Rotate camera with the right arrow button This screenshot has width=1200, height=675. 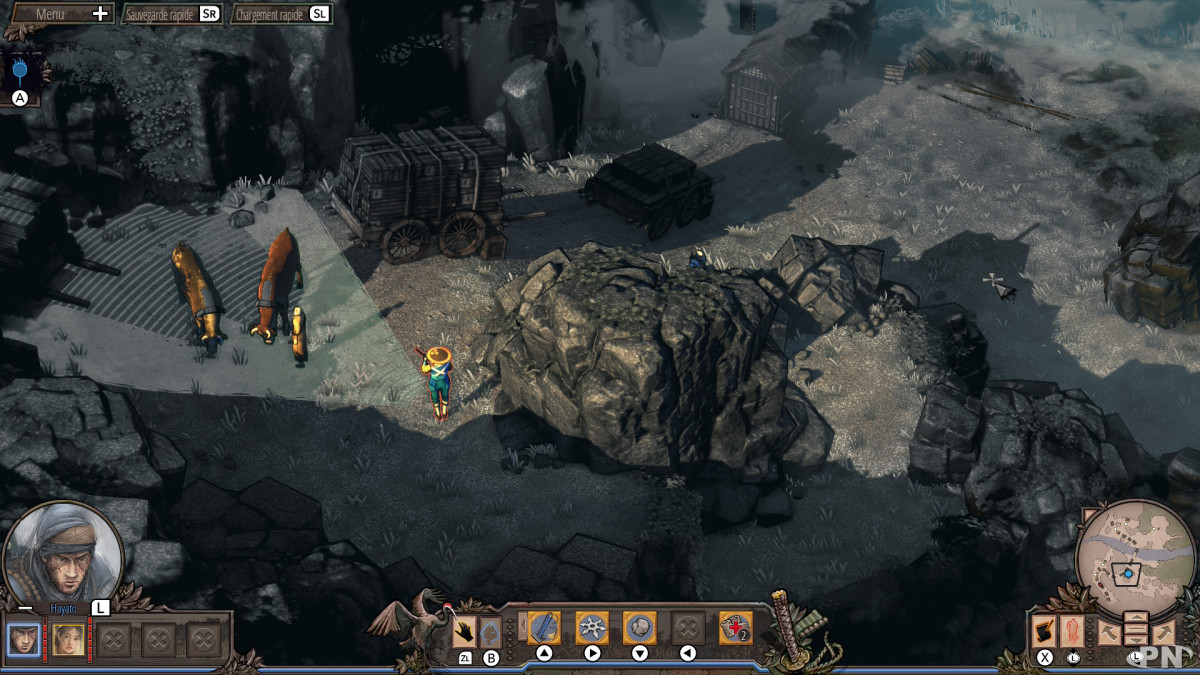[1163, 632]
